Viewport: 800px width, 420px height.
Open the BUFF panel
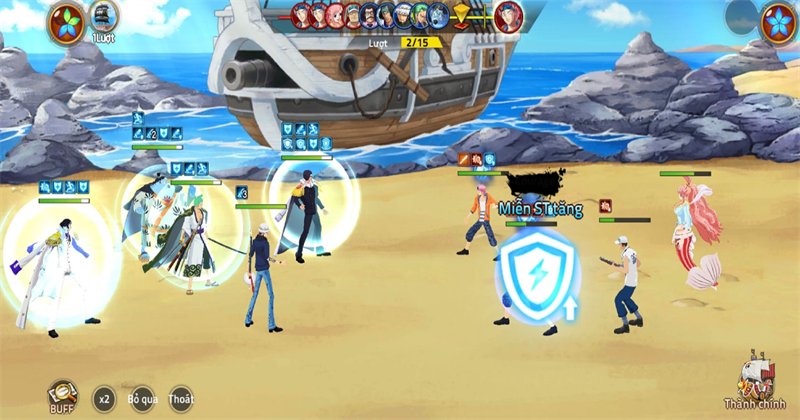click(x=62, y=394)
